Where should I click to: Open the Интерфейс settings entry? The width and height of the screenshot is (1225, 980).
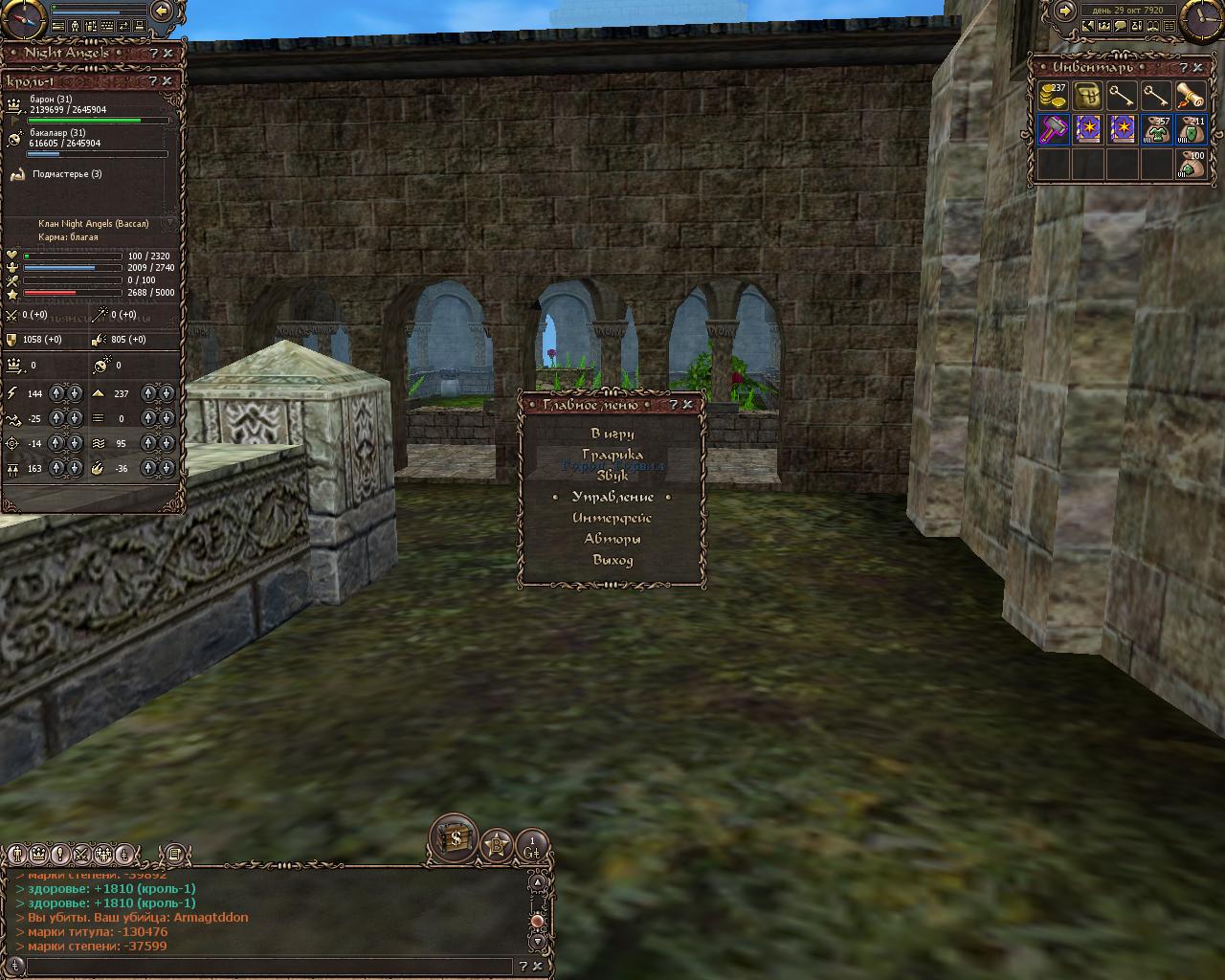coord(612,518)
